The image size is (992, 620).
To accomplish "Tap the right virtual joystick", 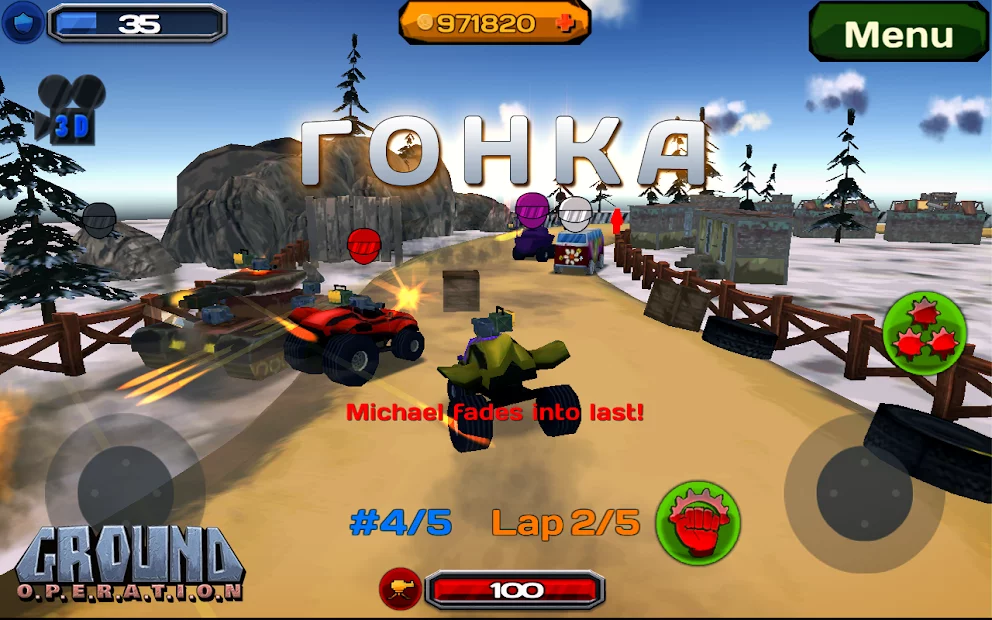I will pos(863,492).
